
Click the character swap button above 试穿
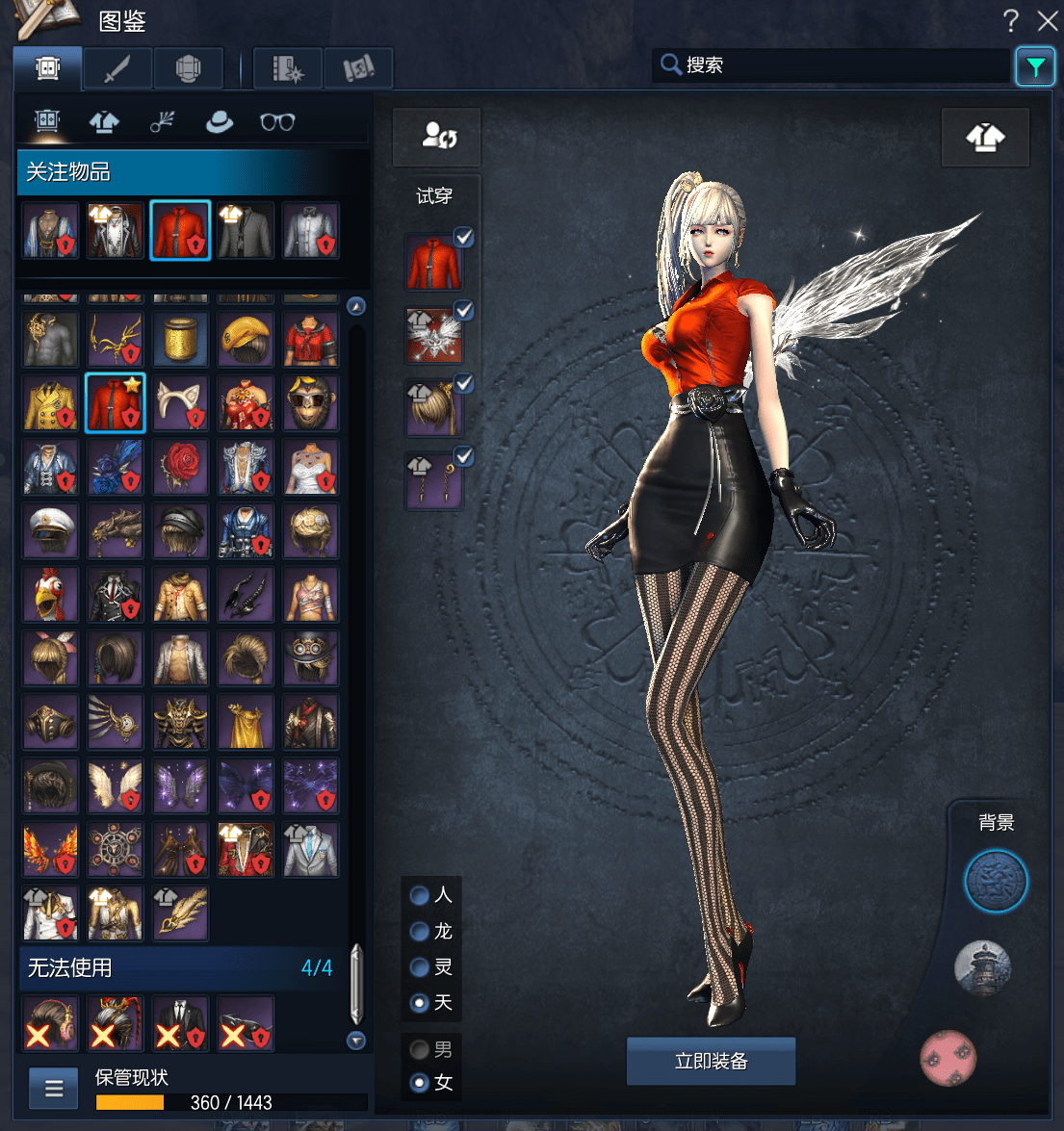(437, 137)
